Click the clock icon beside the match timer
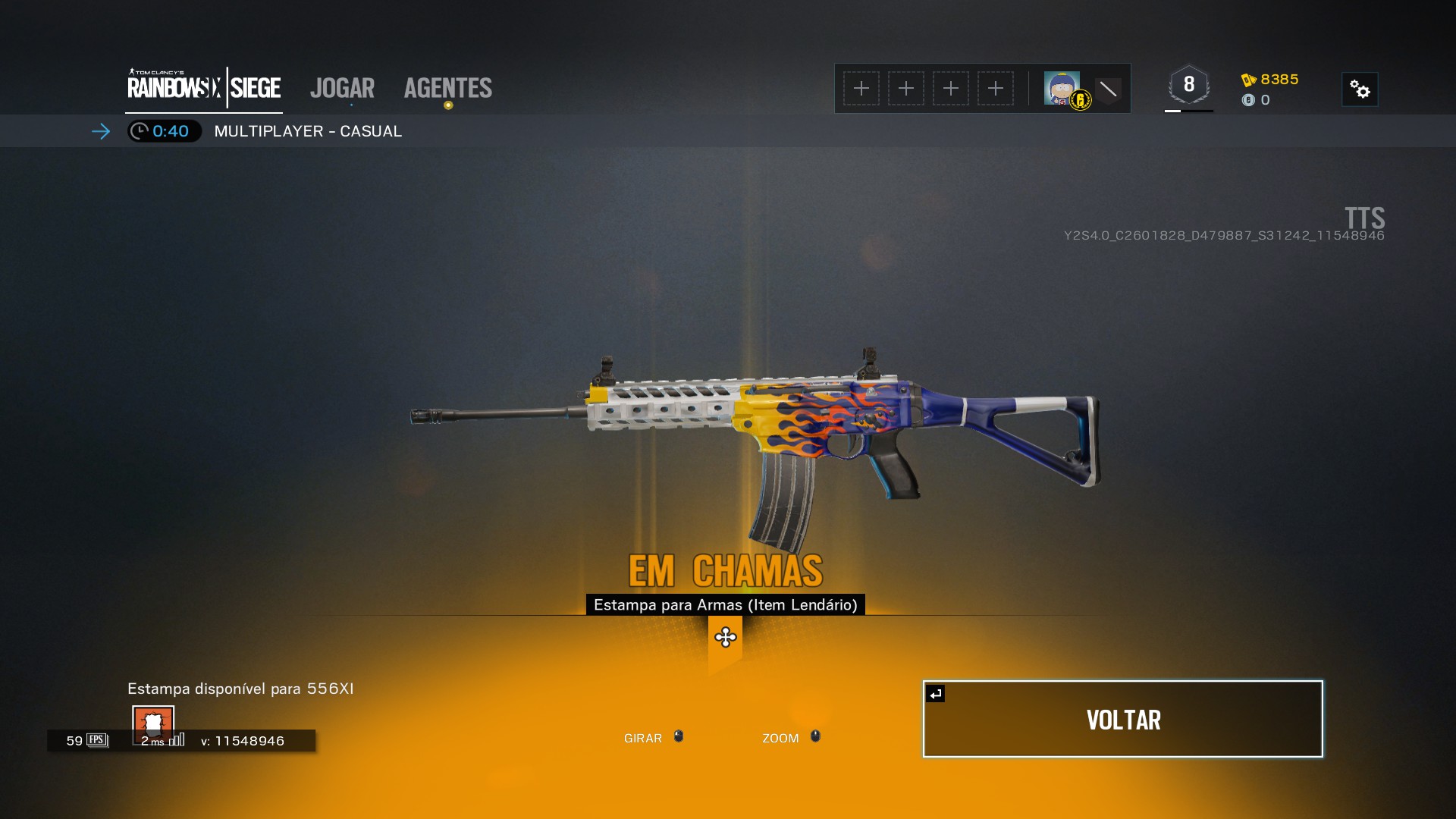Screen dimensions: 1456x819 pyautogui.click(x=140, y=130)
